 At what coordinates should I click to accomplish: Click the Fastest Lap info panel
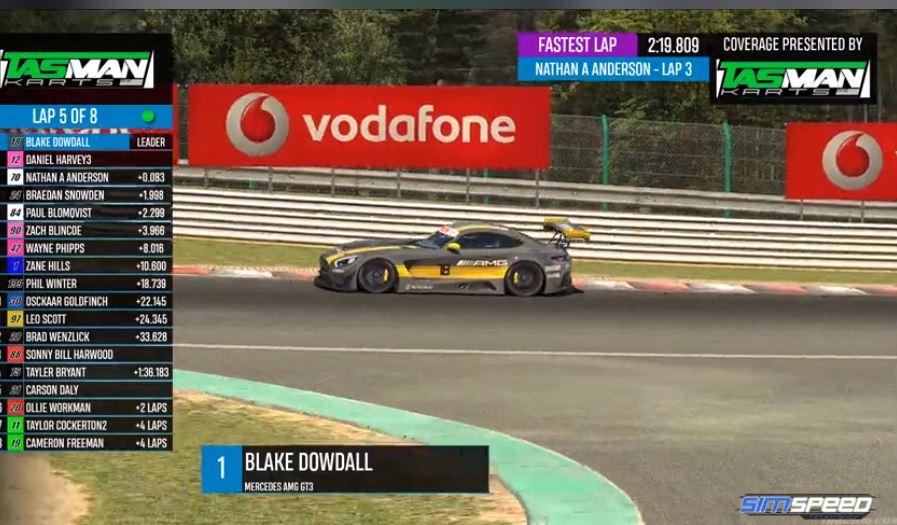point(613,57)
